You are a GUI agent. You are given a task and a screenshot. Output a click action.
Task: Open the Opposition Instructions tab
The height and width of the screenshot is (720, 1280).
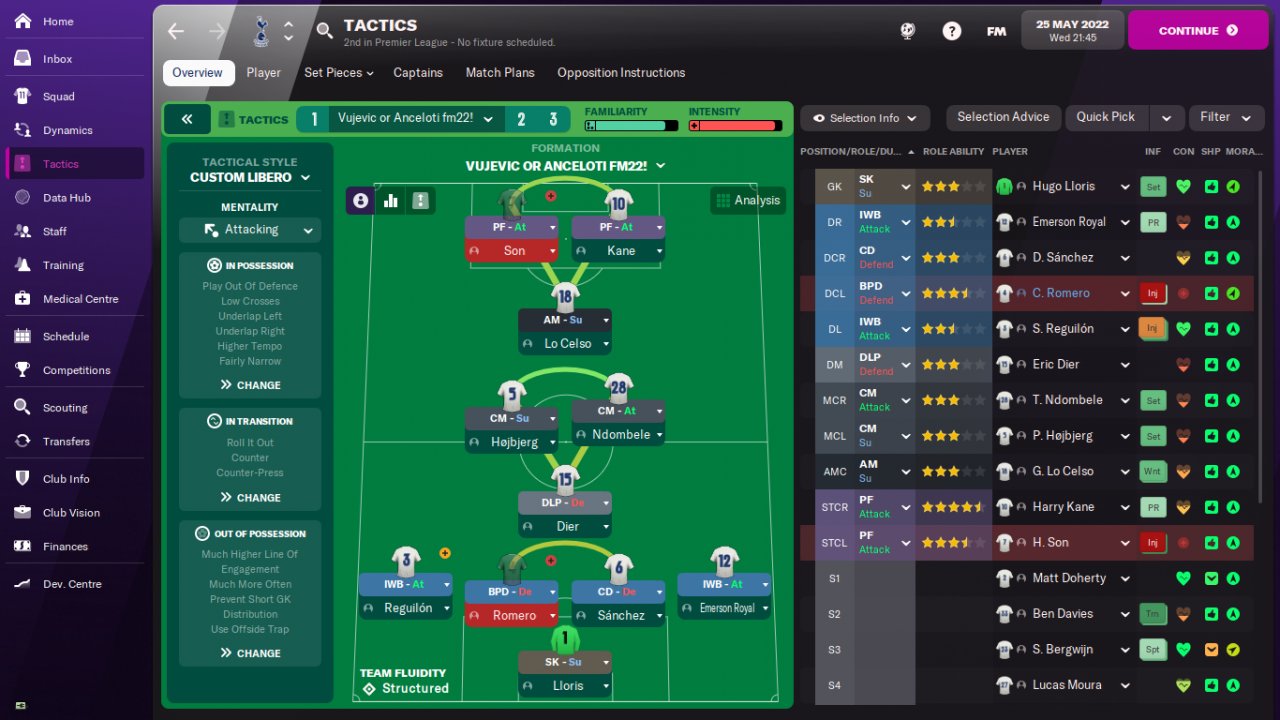[x=621, y=73]
